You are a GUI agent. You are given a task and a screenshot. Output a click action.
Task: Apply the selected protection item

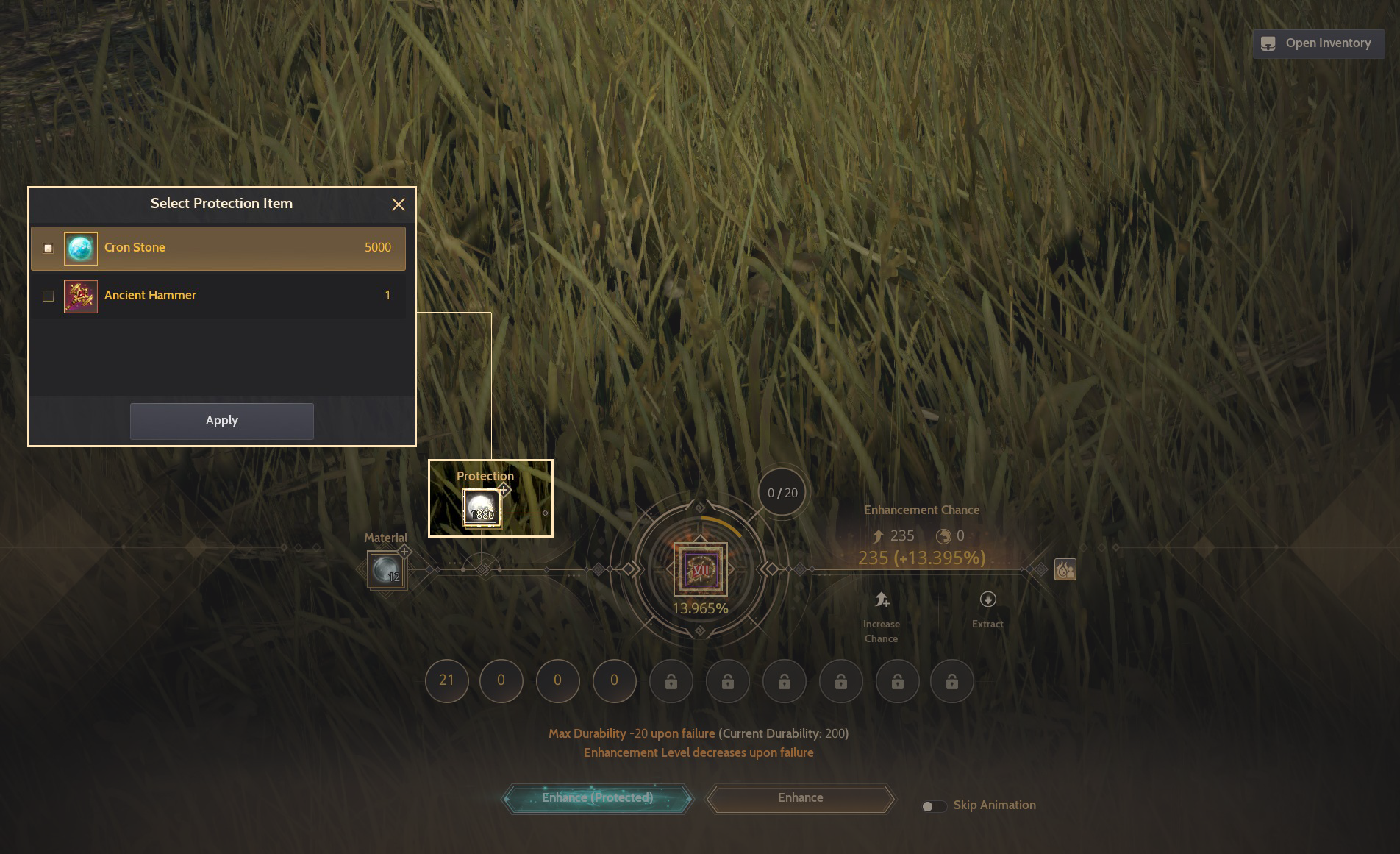tap(221, 421)
